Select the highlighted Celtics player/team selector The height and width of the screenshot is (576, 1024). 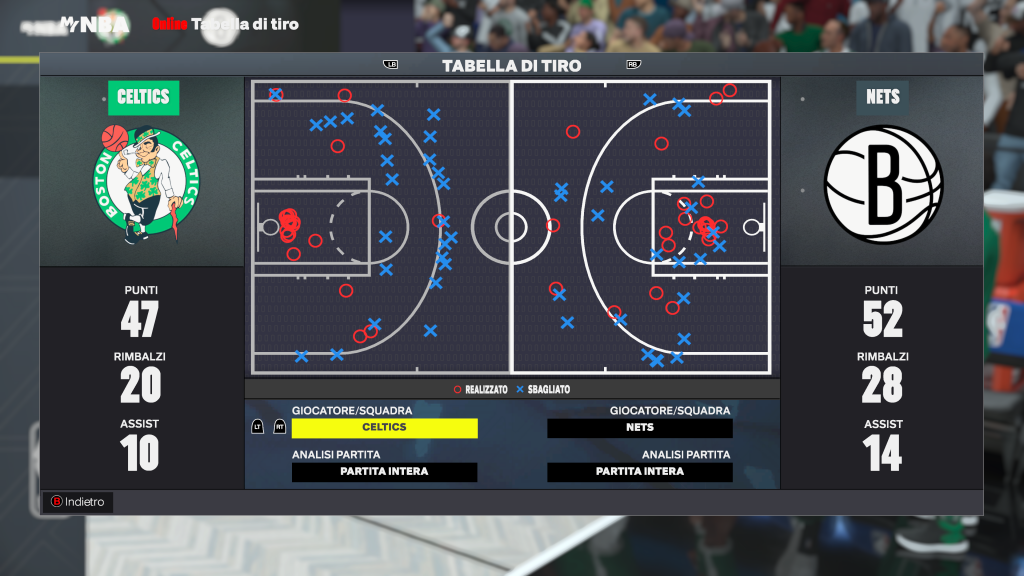click(384, 428)
